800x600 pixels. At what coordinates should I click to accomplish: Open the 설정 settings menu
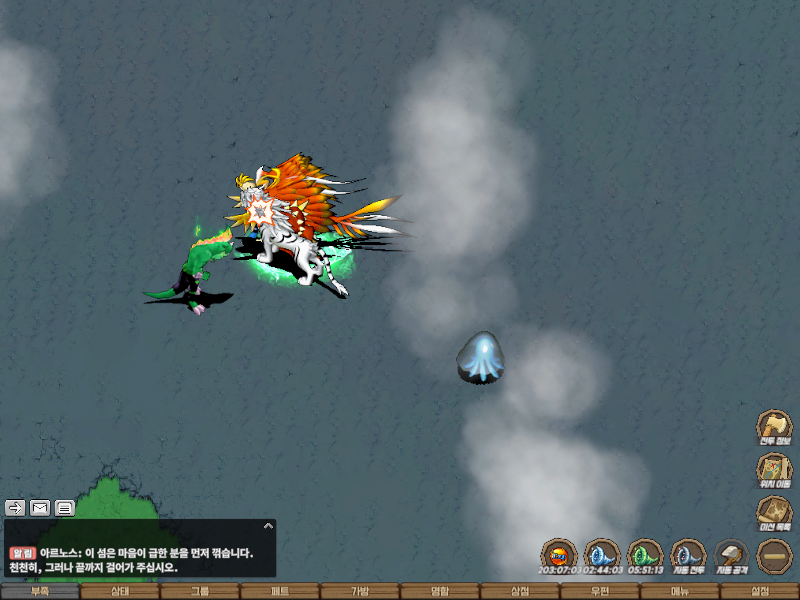click(760, 591)
